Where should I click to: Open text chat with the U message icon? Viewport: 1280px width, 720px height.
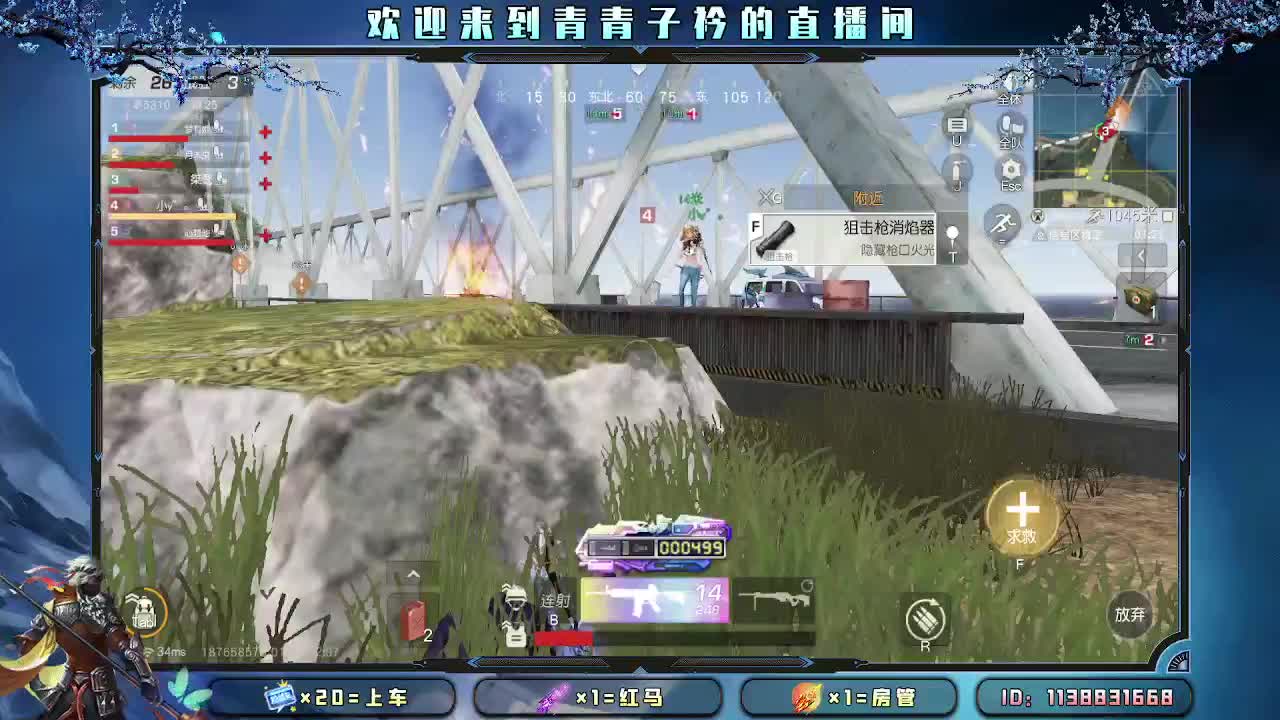tap(955, 125)
